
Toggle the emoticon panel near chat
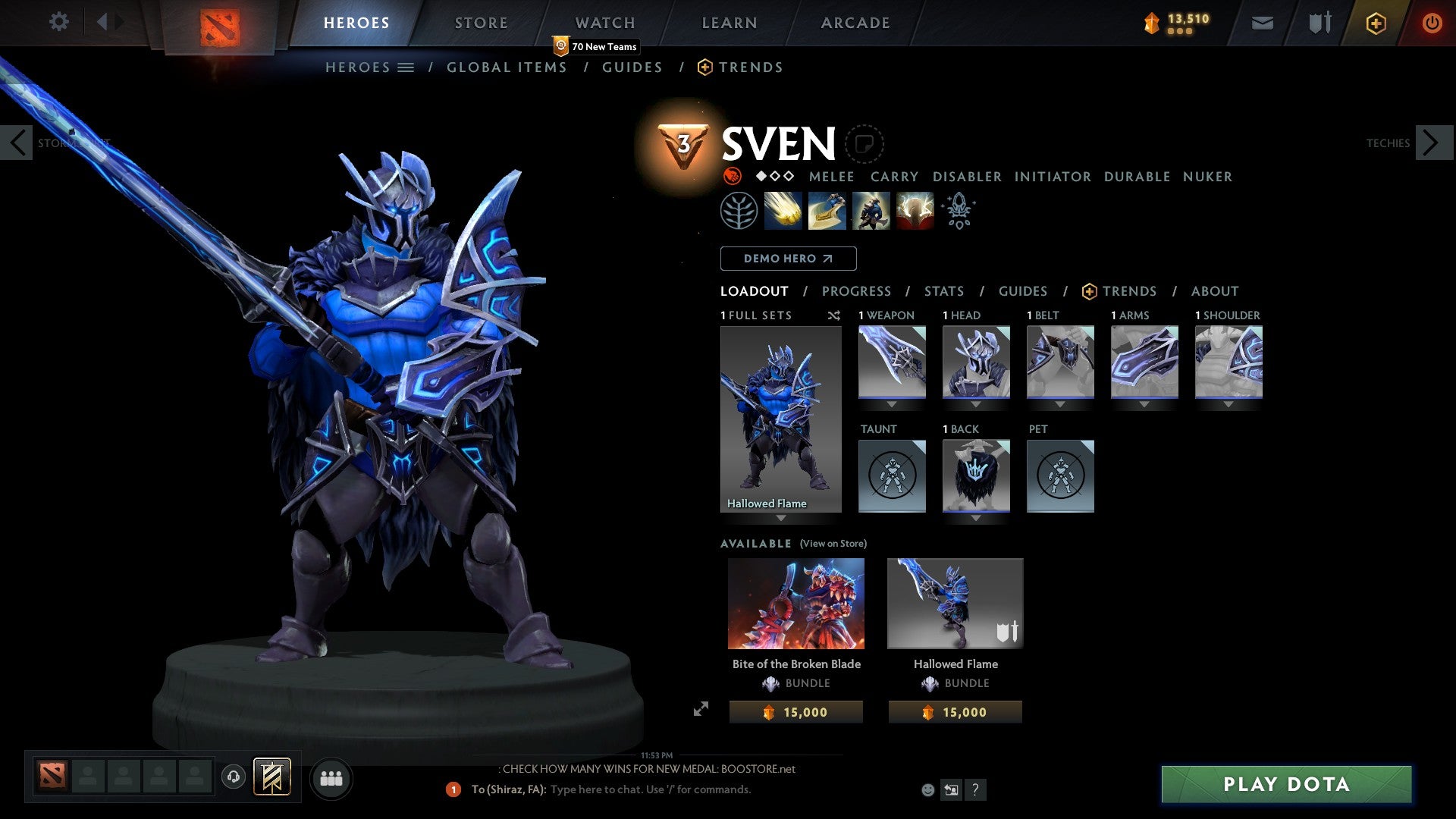coord(927,789)
